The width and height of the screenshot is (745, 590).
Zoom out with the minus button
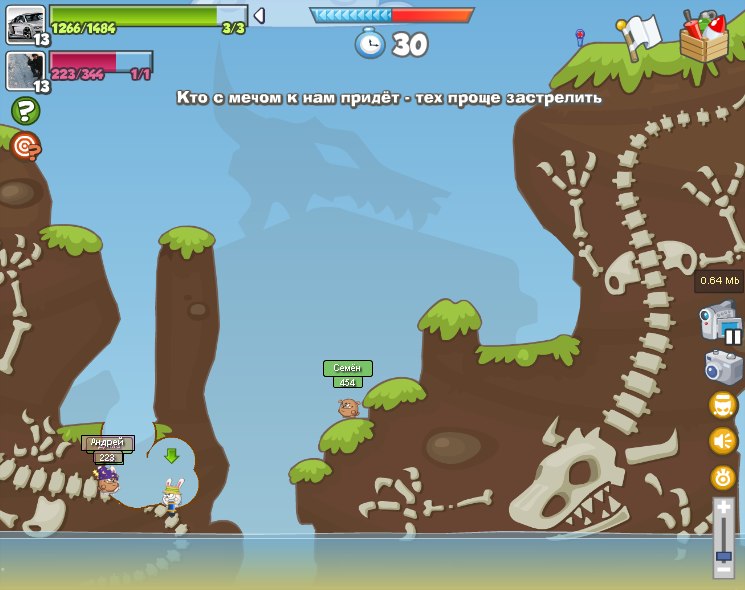click(723, 570)
